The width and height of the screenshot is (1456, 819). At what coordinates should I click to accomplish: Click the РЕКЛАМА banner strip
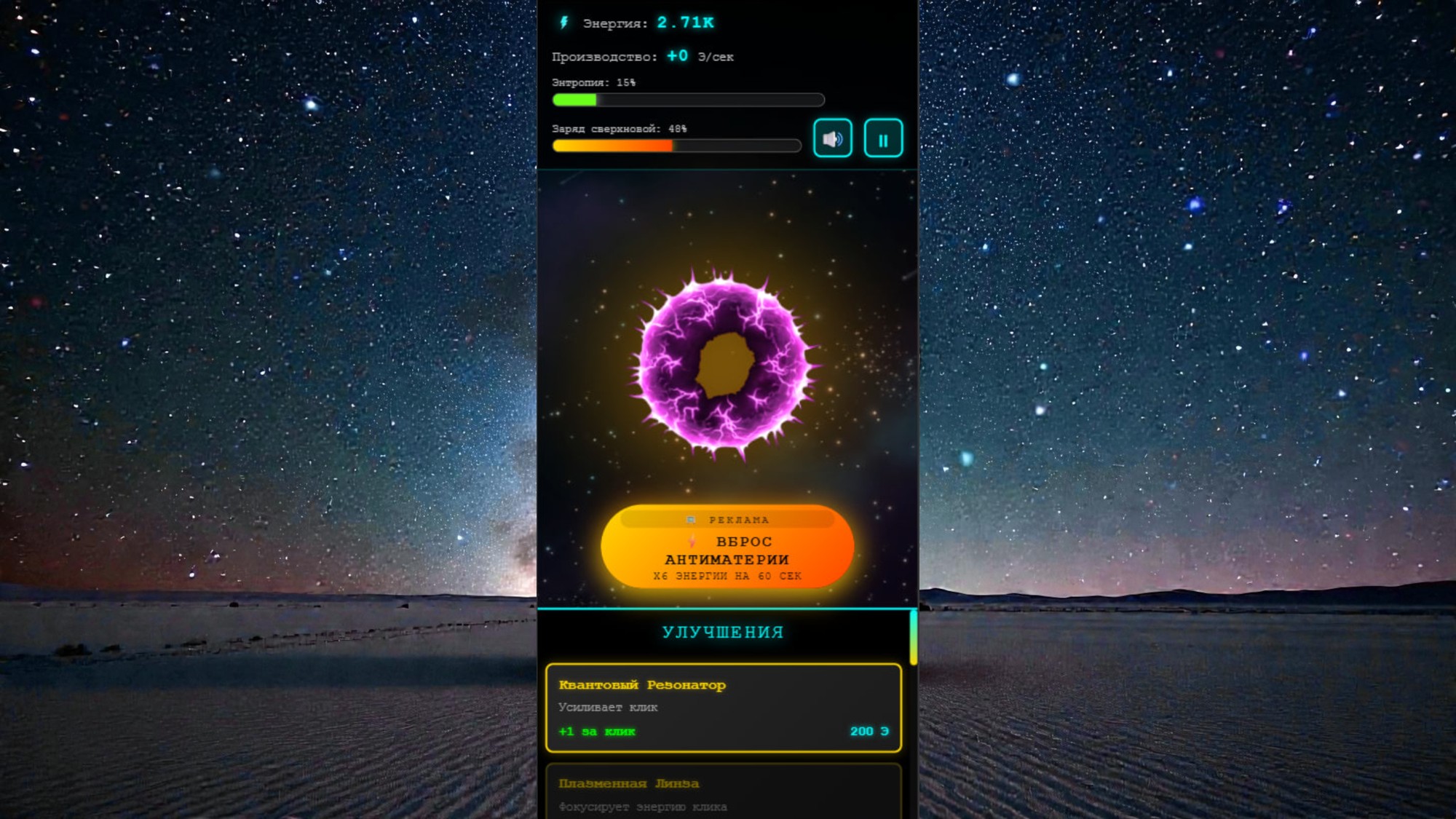pyautogui.click(x=728, y=519)
